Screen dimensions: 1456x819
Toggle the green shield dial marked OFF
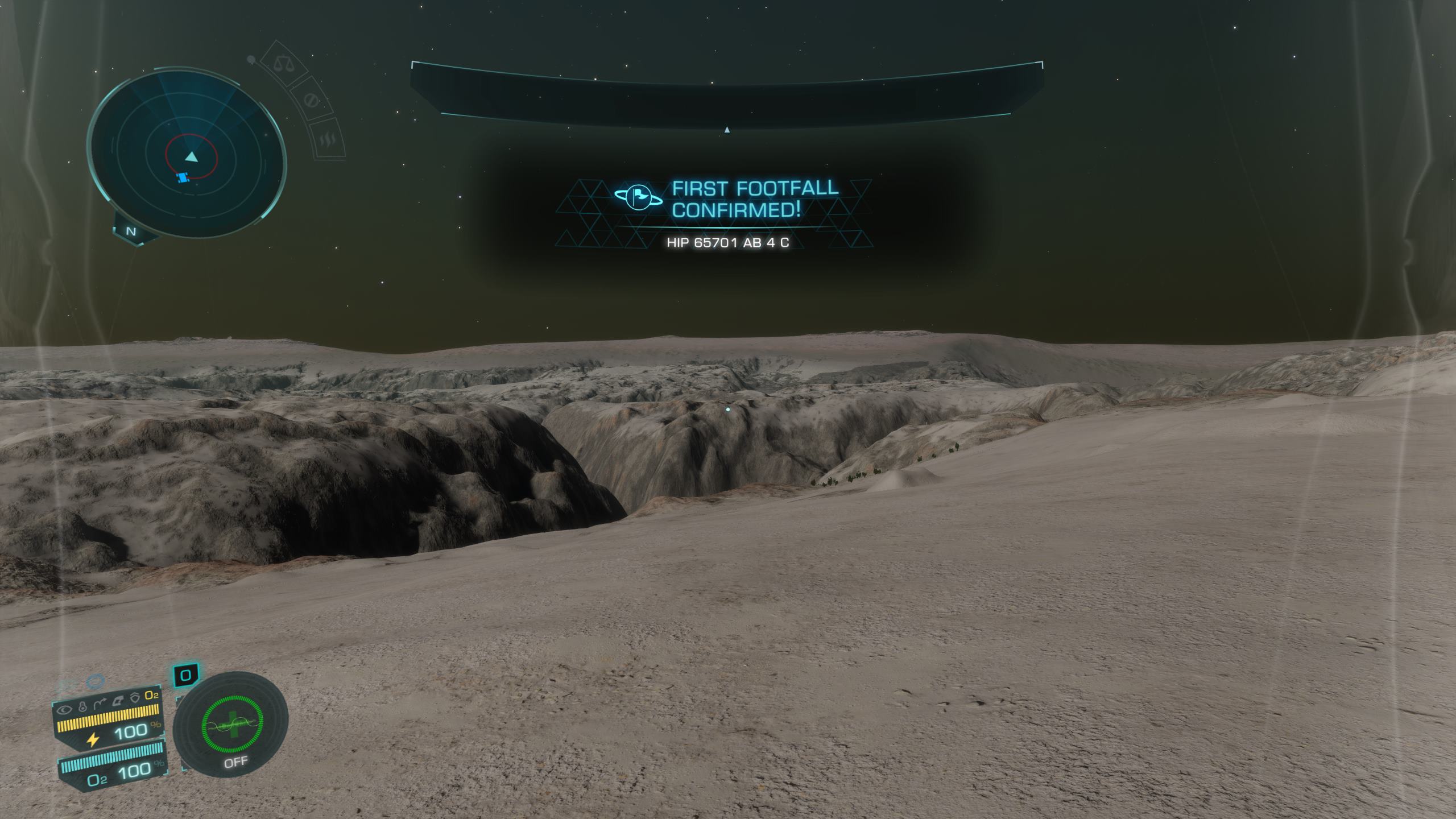coord(231,731)
